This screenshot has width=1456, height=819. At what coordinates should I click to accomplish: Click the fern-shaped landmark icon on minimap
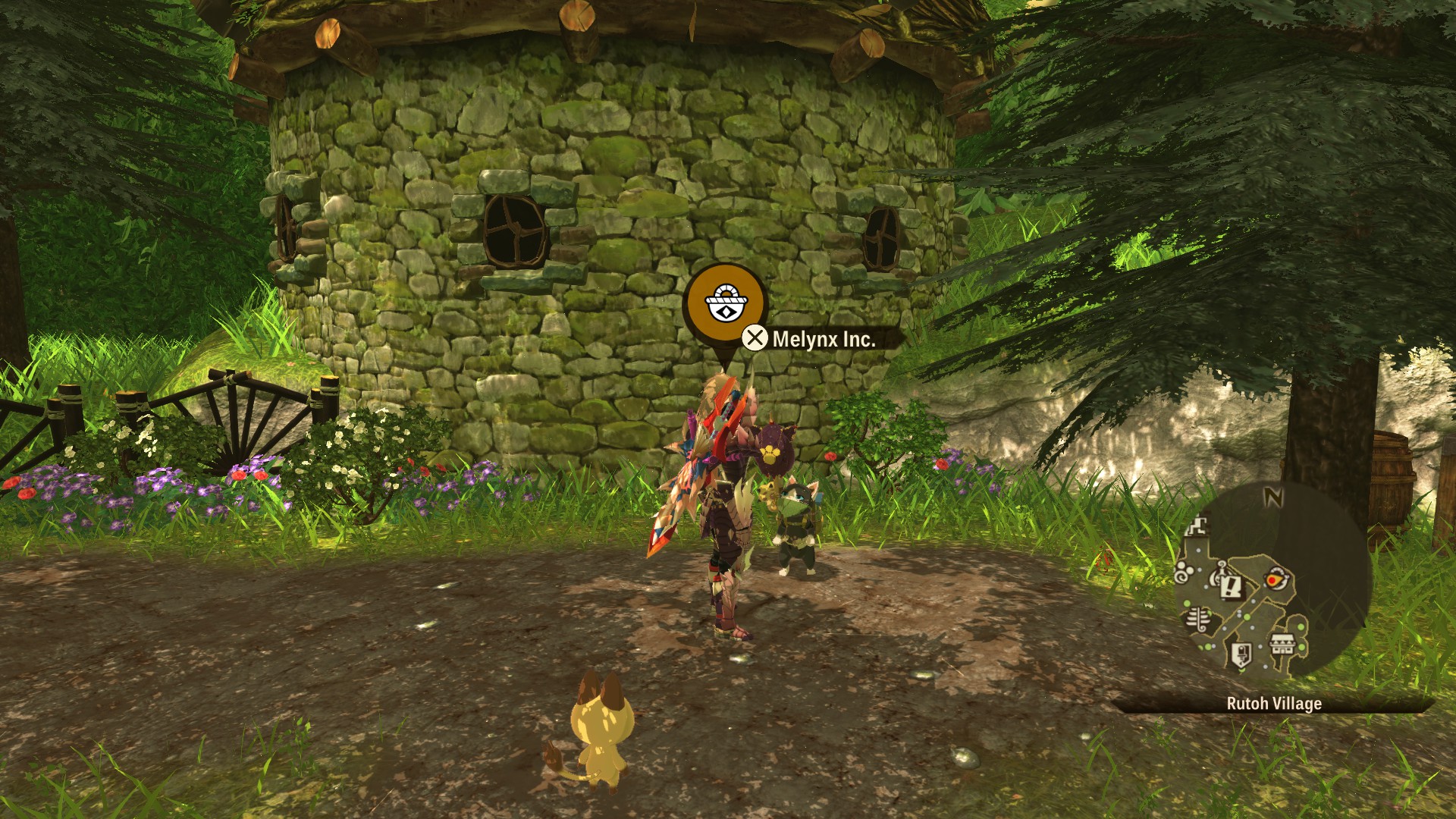click(x=1197, y=620)
